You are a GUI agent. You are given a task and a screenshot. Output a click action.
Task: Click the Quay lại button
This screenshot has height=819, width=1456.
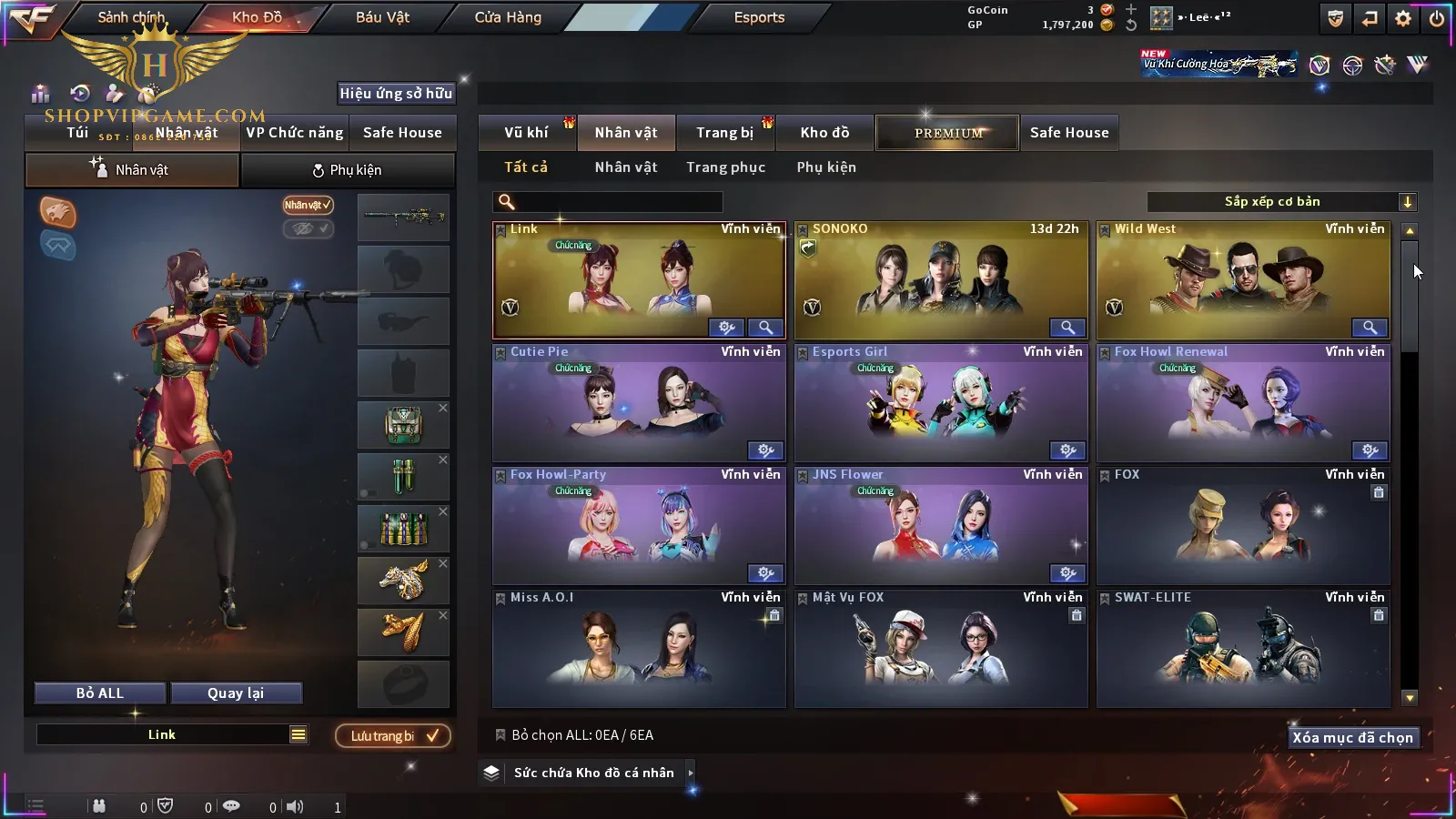pyautogui.click(x=236, y=693)
